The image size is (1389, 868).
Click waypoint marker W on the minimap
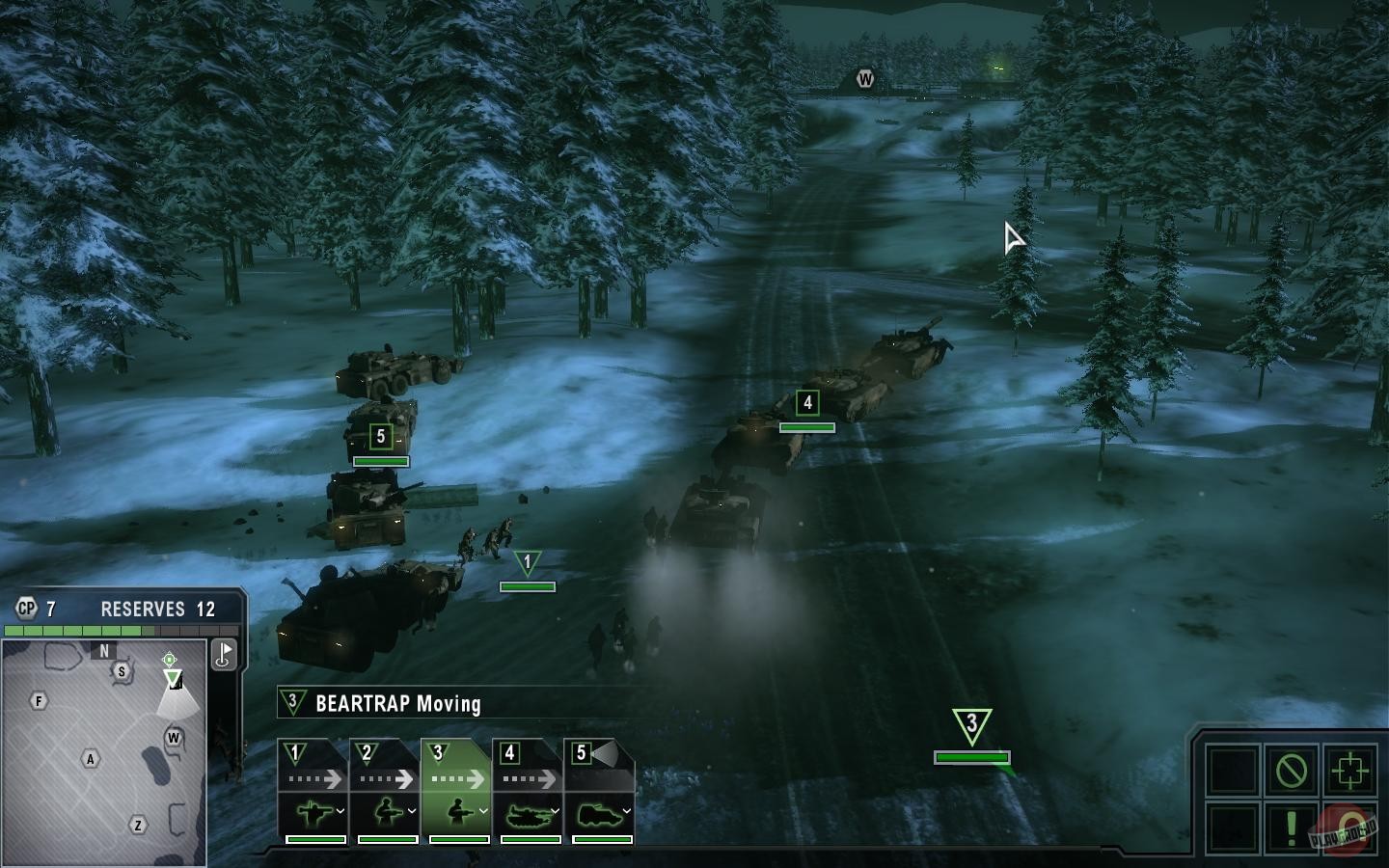point(174,737)
